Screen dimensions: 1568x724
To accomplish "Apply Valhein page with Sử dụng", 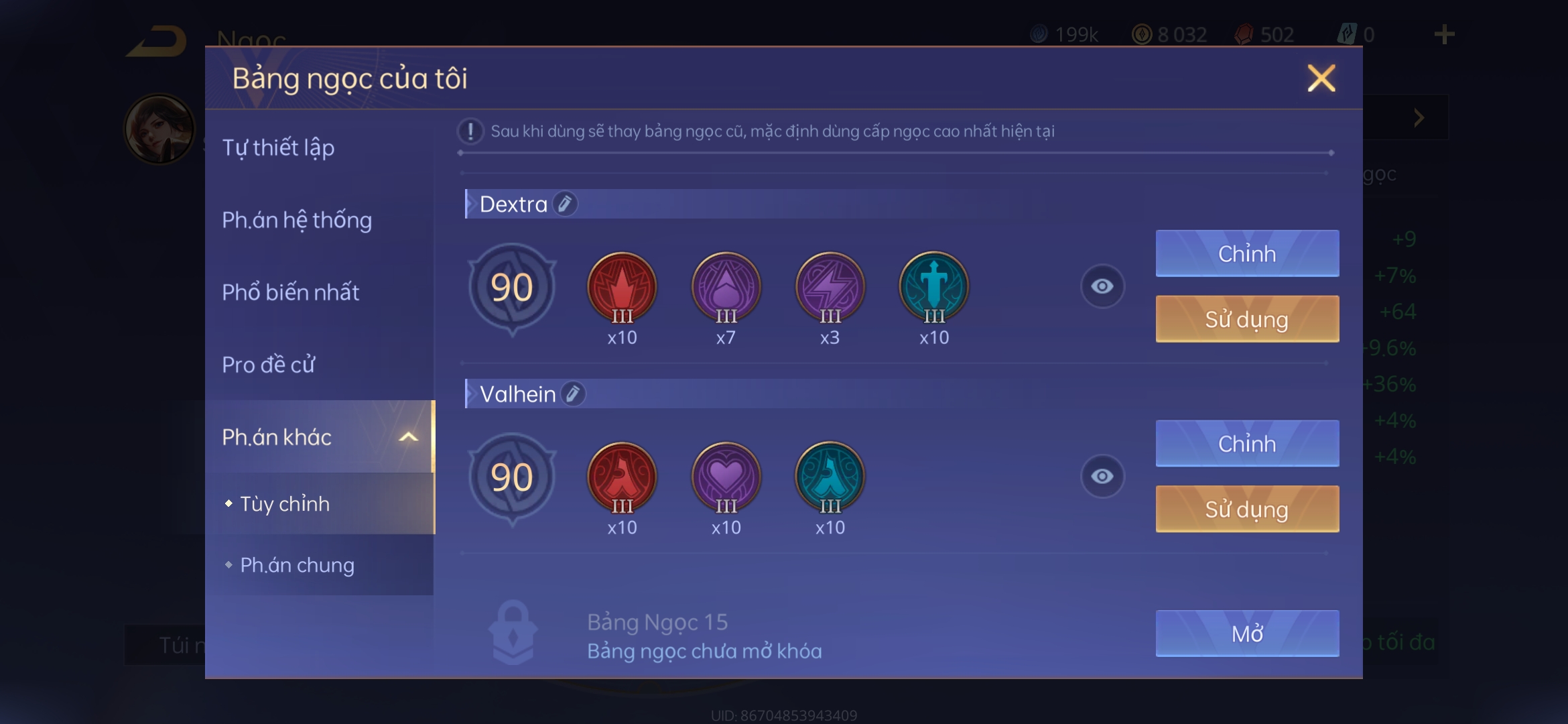I will [x=1247, y=509].
